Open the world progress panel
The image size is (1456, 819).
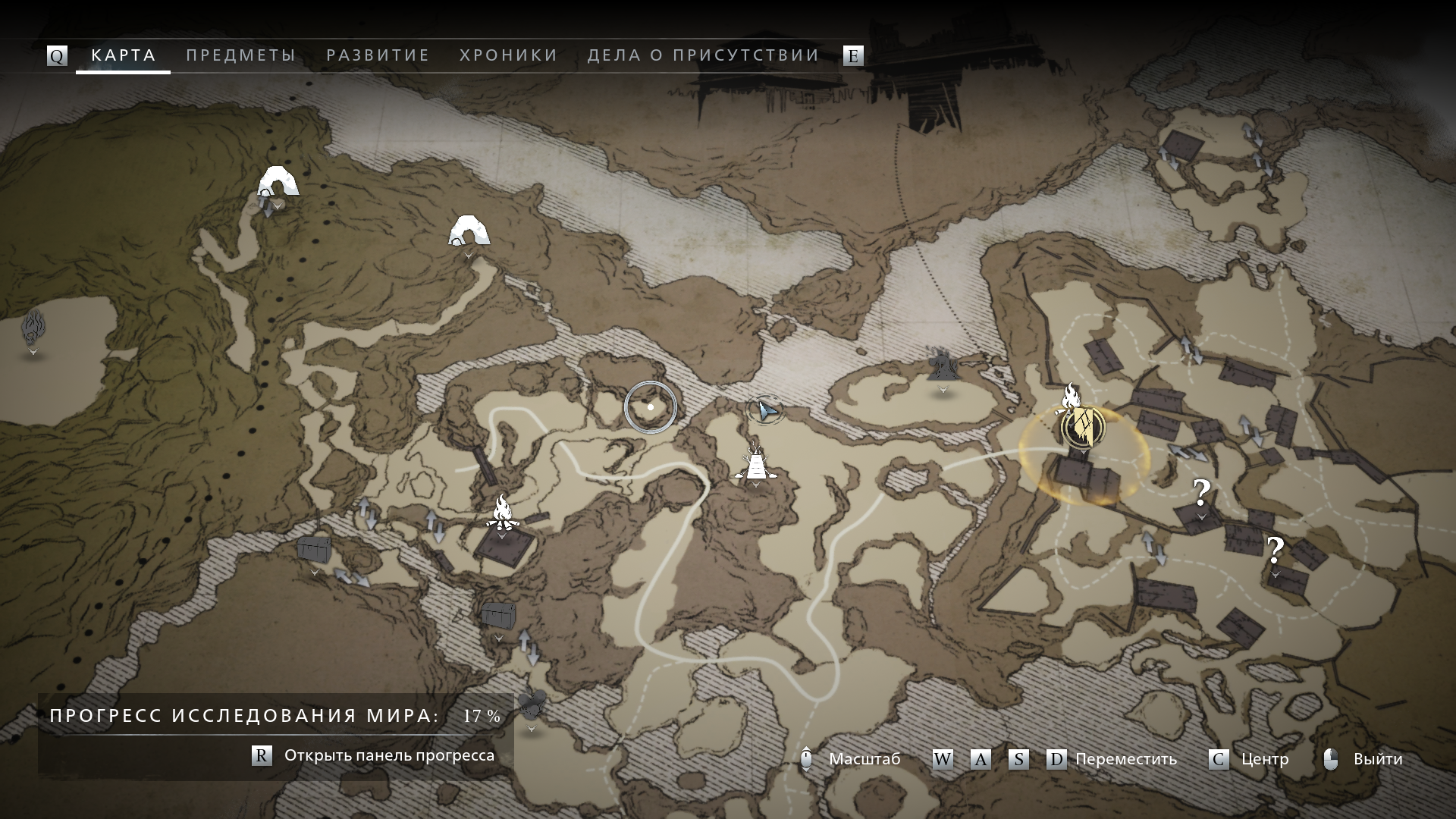[x=373, y=755]
